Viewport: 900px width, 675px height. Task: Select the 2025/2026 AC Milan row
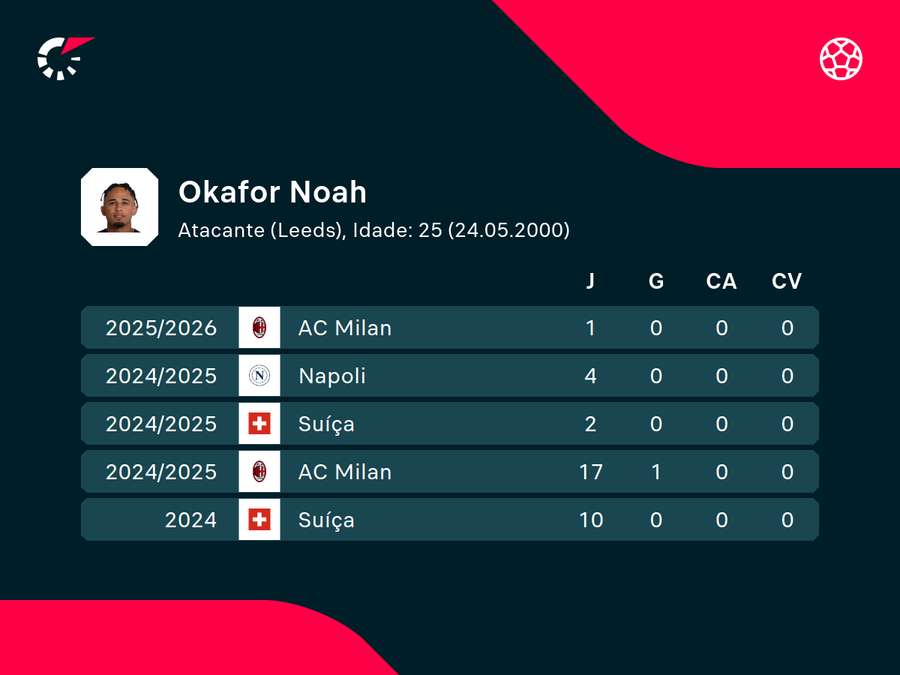point(449,328)
